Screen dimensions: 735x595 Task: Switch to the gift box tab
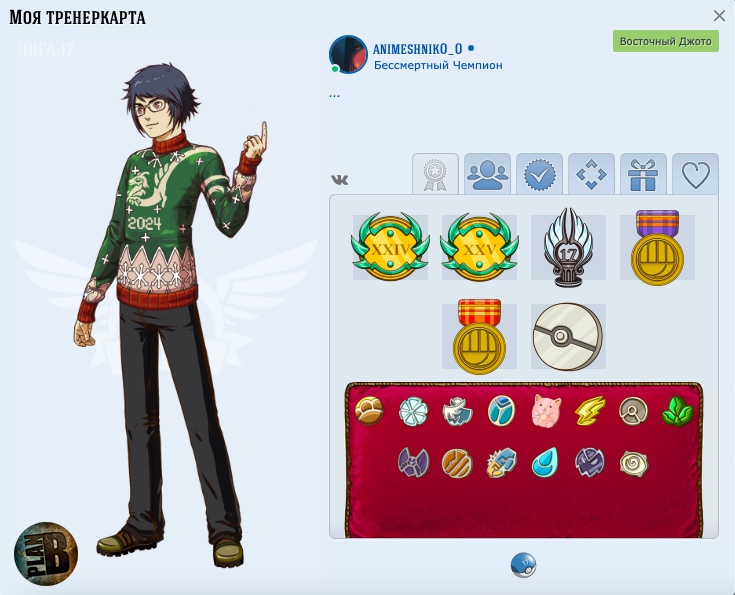643,175
